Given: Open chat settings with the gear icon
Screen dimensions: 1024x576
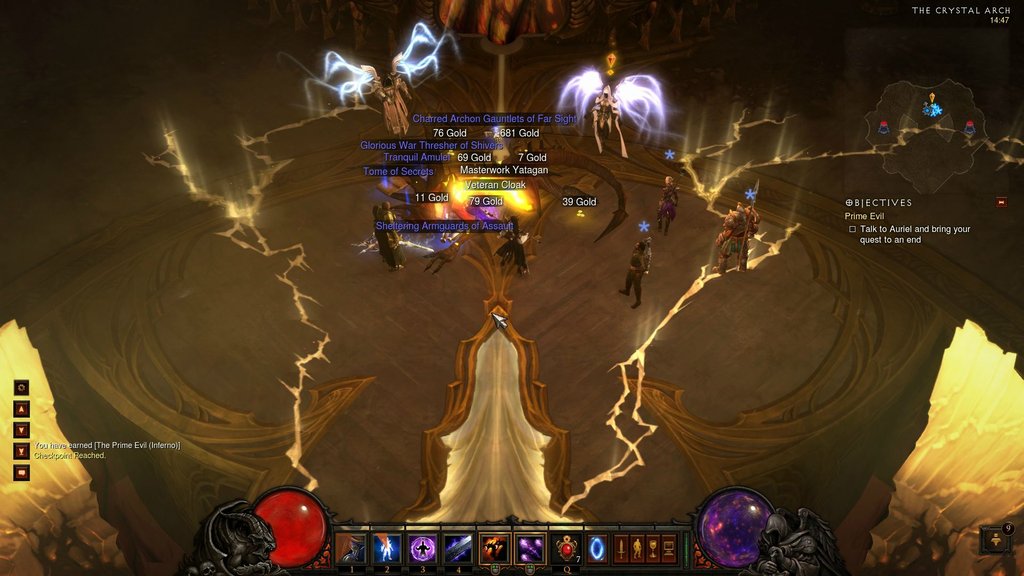Looking at the screenshot, I should tap(21, 387).
